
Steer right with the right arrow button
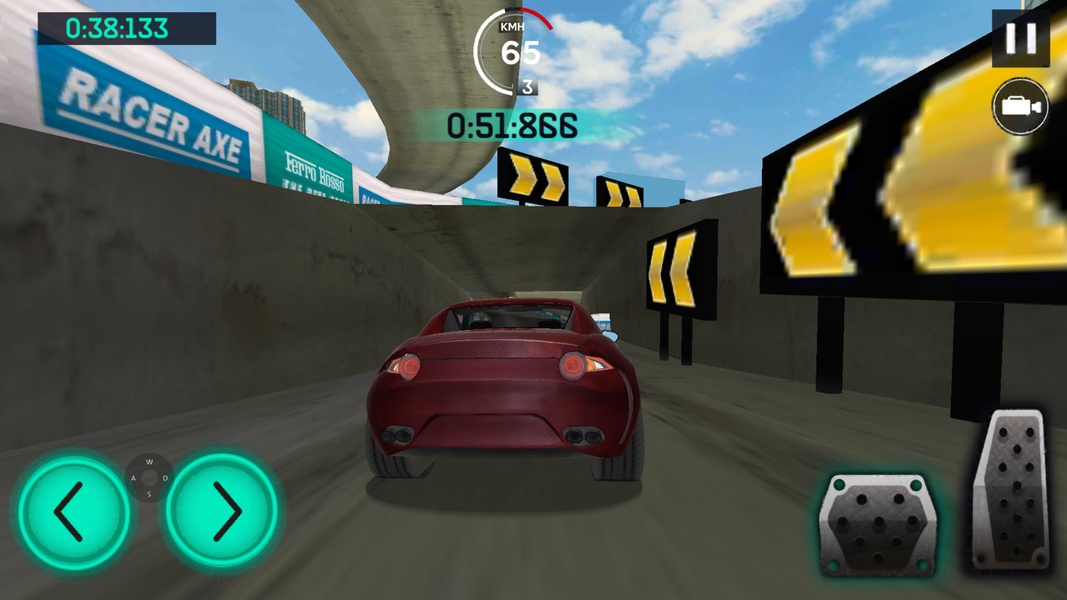(222, 512)
